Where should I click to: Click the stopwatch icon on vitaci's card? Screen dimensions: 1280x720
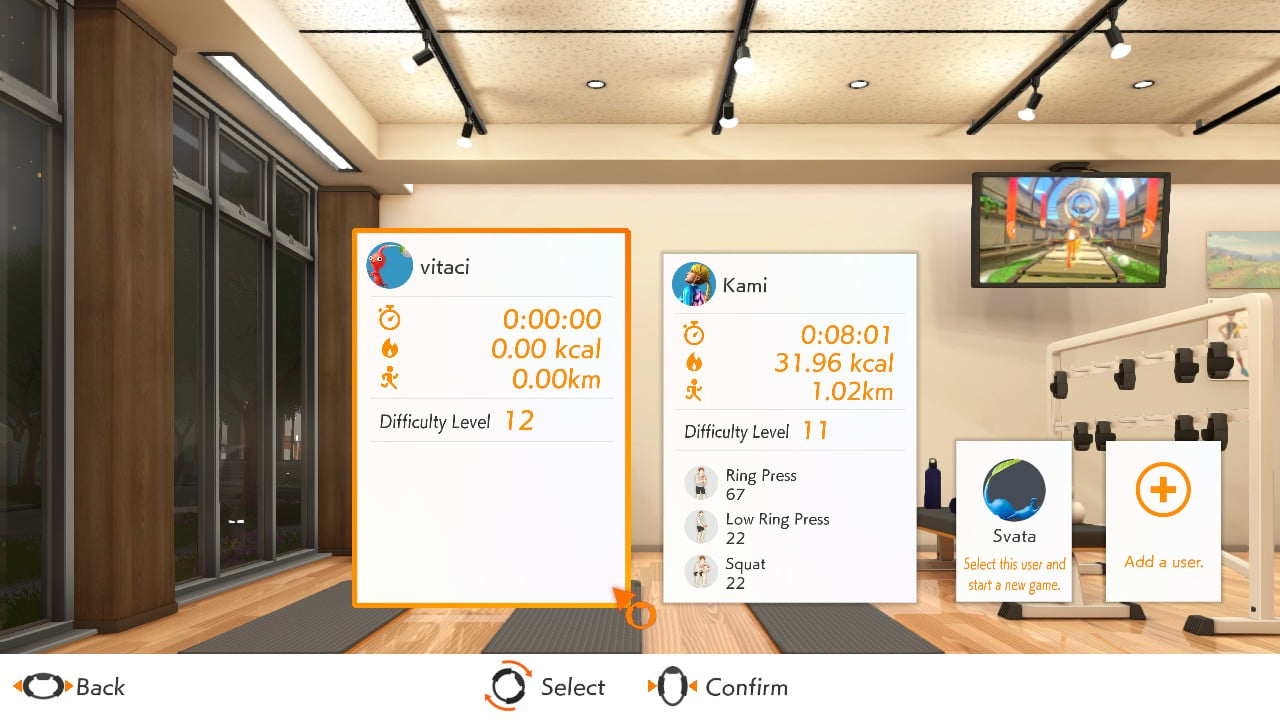391,318
